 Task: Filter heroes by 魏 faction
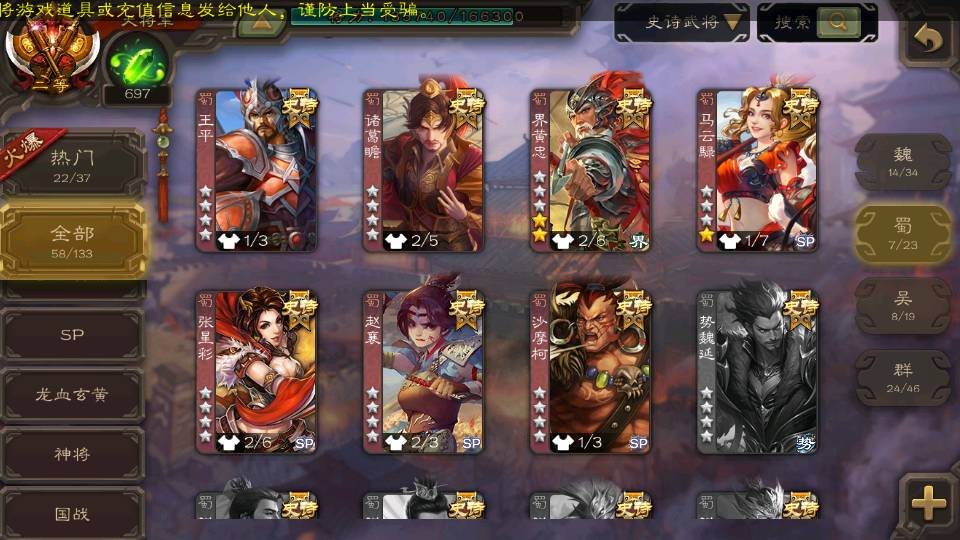[902, 161]
